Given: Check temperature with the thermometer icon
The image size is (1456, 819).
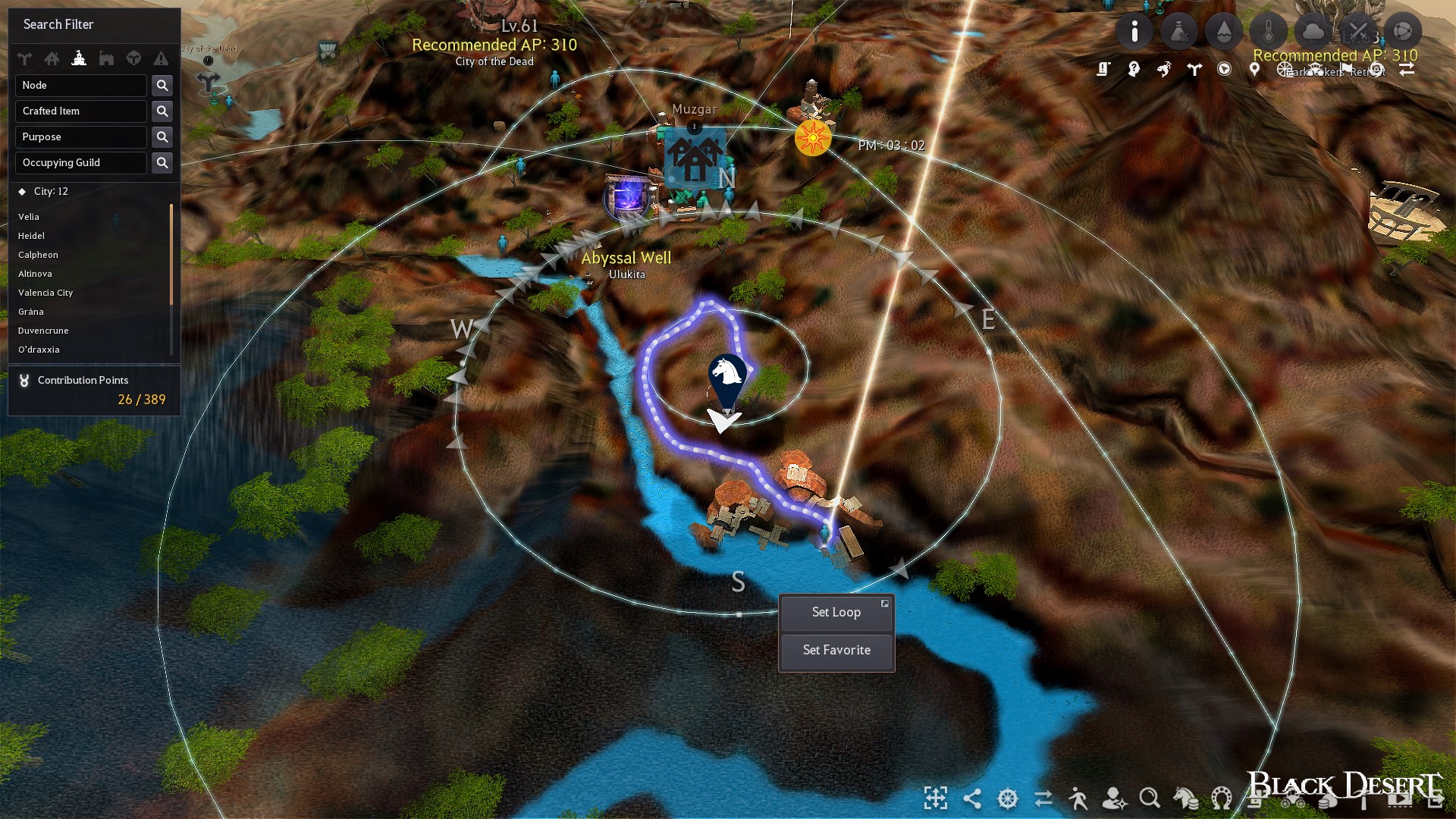Looking at the screenshot, I should (1269, 31).
